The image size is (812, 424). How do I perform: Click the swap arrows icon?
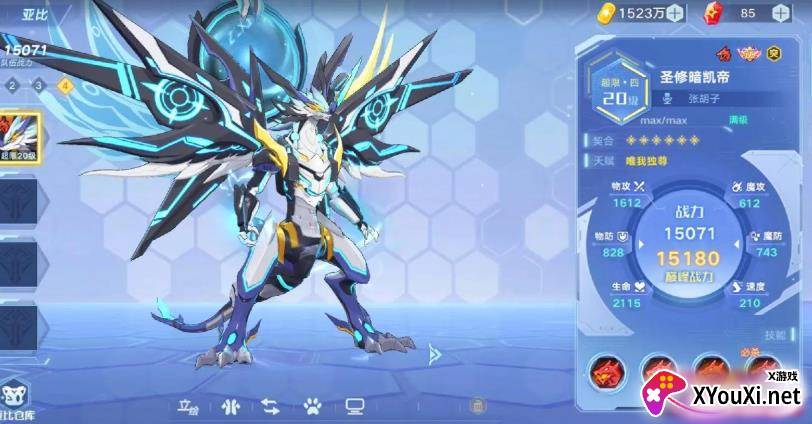(x=271, y=405)
